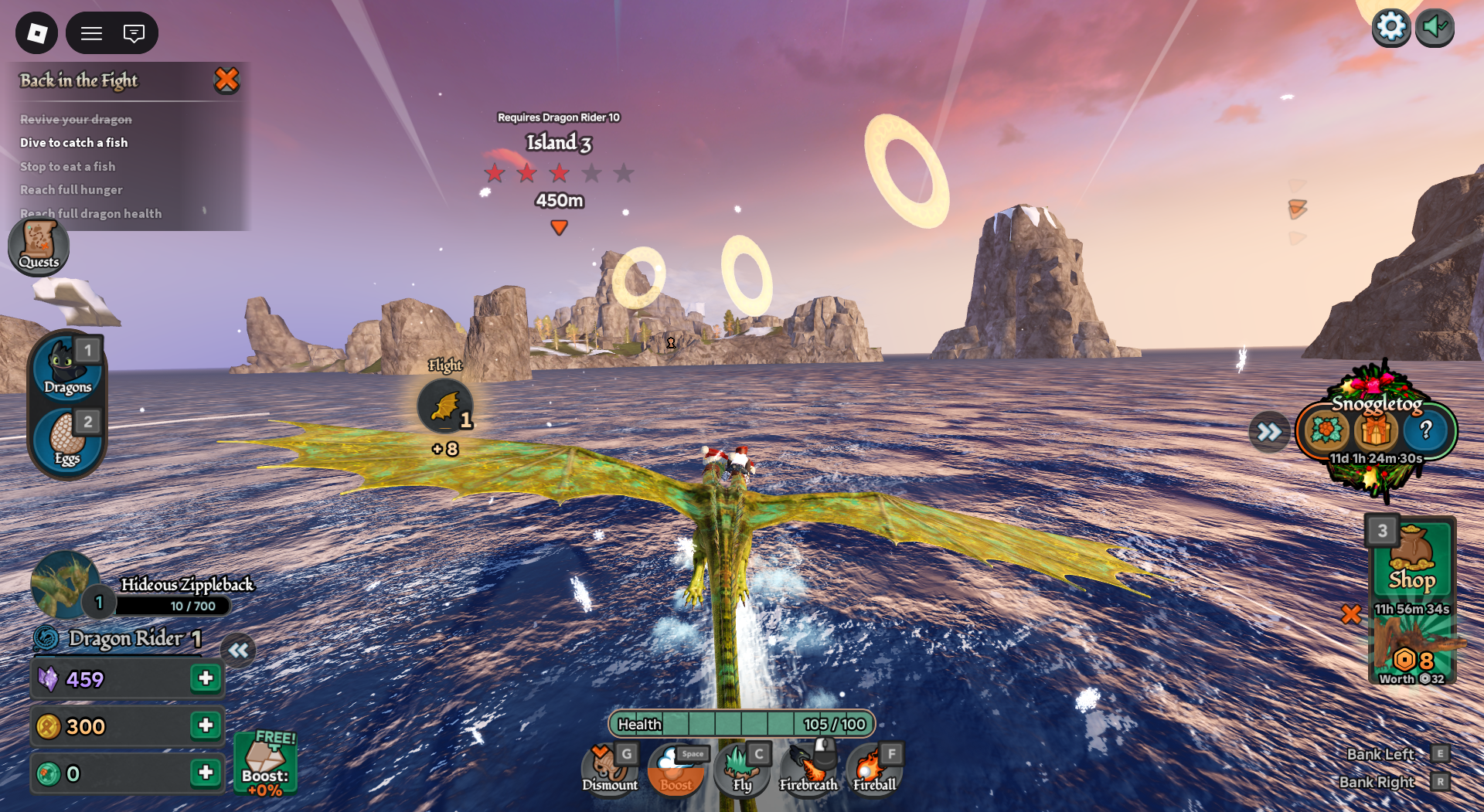This screenshot has height=812, width=1484.
Task: Mute the game sound speaker icon
Action: point(1435,25)
